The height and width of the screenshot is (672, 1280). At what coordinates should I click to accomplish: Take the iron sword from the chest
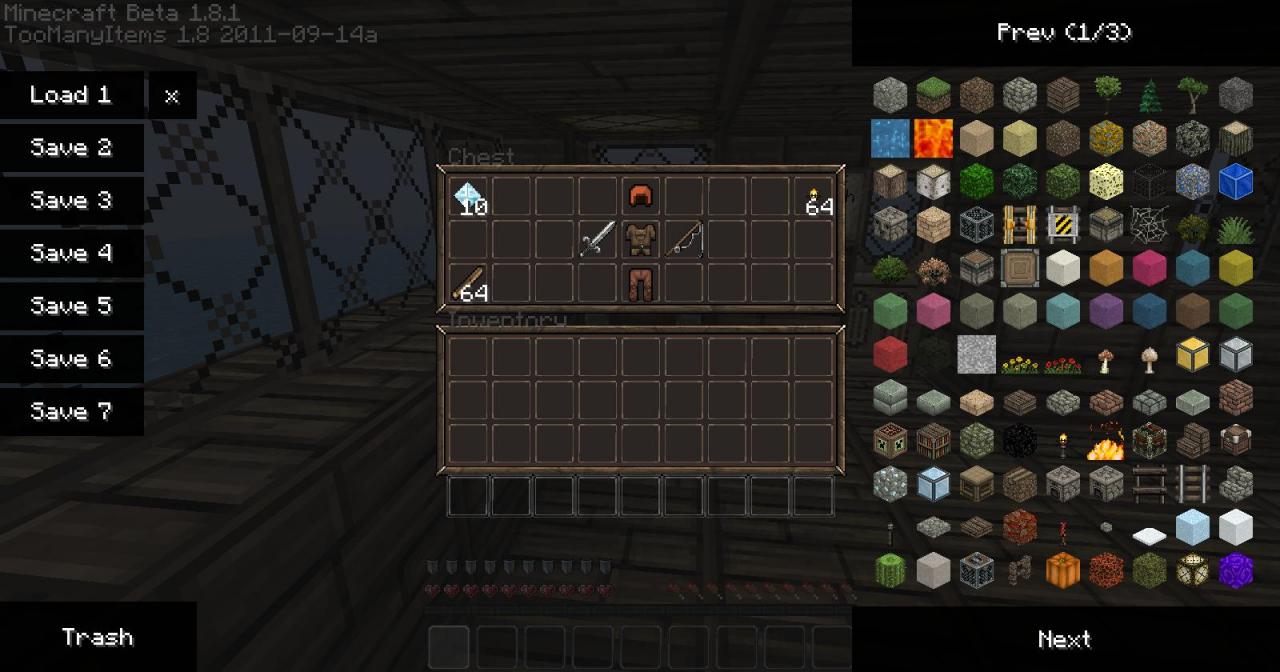[x=598, y=240]
